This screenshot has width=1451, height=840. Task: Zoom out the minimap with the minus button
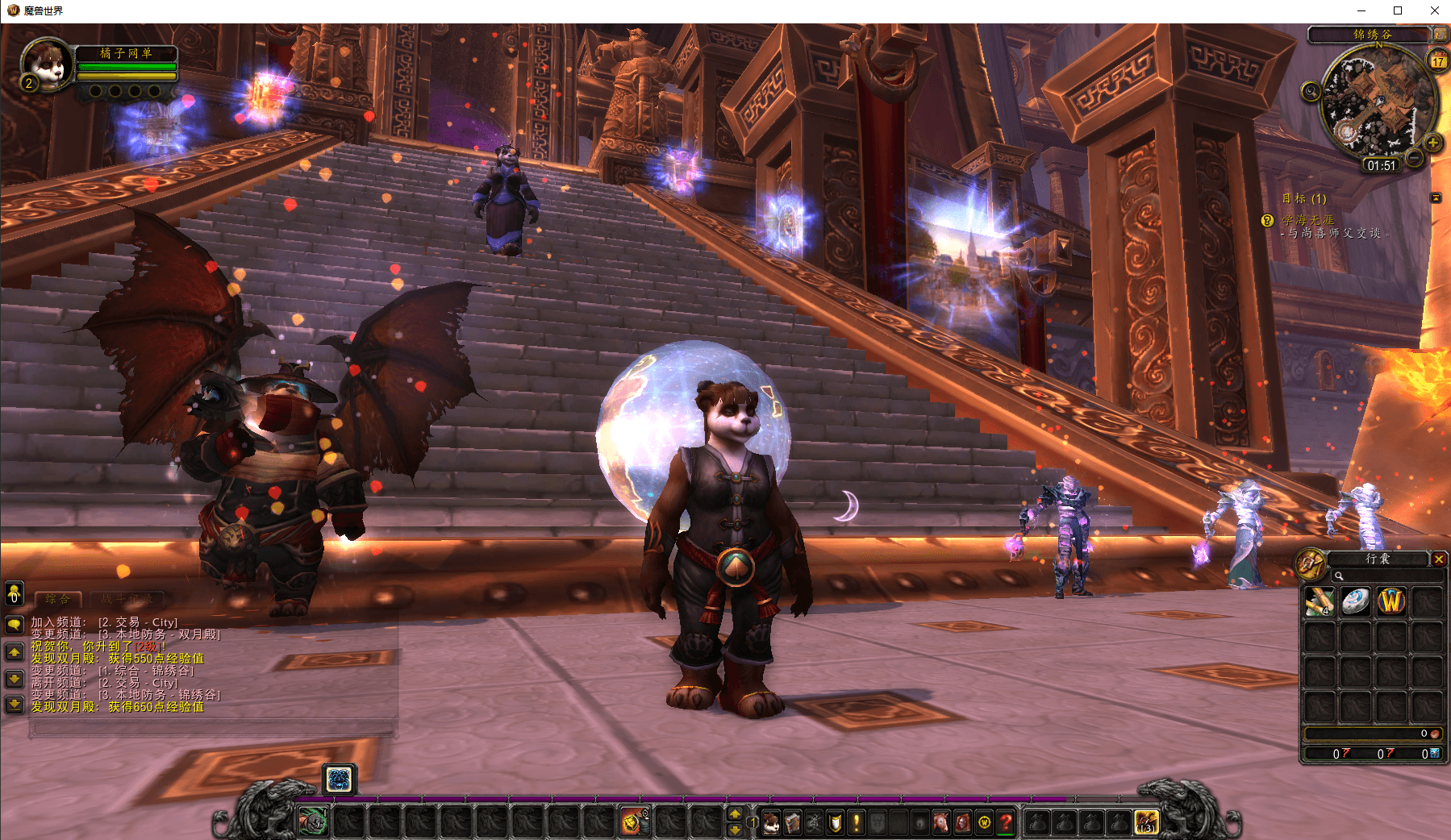tap(1414, 158)
